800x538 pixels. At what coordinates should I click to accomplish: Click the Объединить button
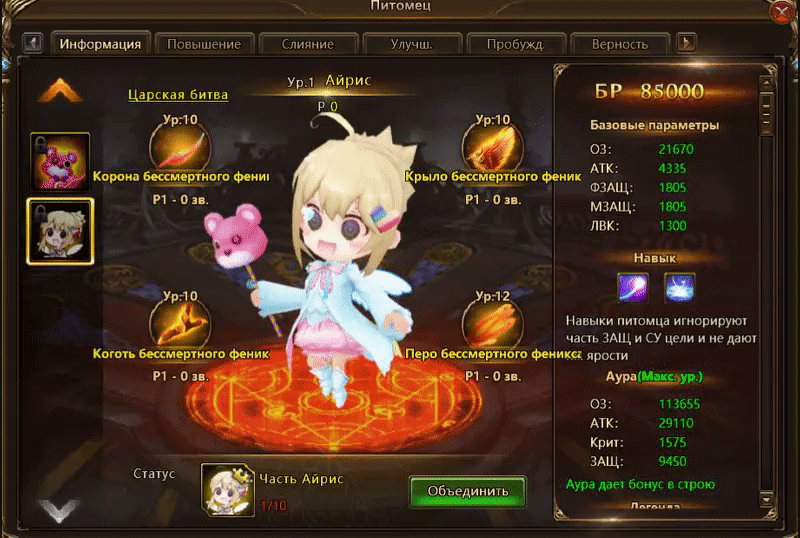[467, 491]
